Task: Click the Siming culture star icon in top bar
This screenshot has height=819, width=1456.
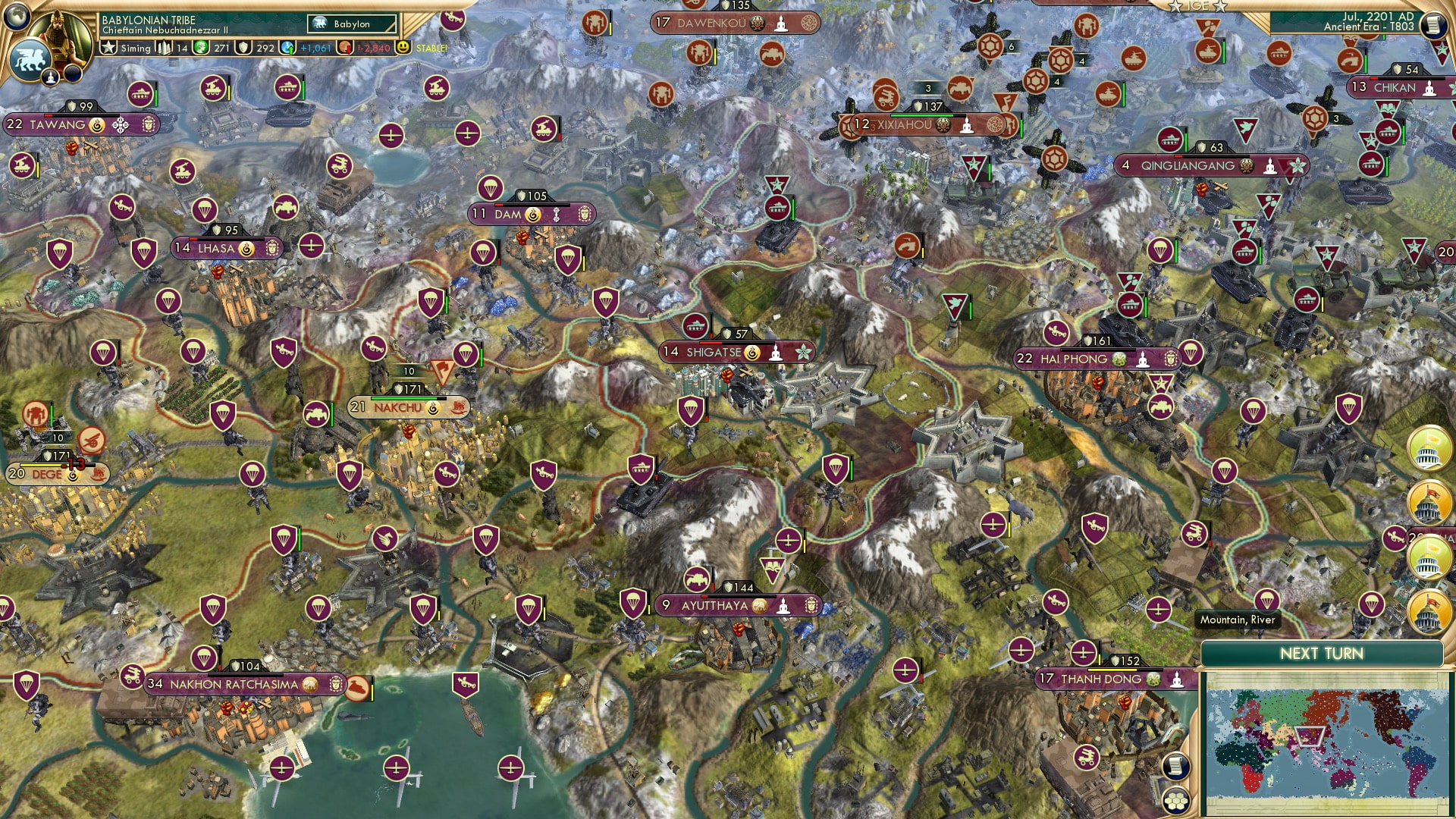Action: point(108,47)
